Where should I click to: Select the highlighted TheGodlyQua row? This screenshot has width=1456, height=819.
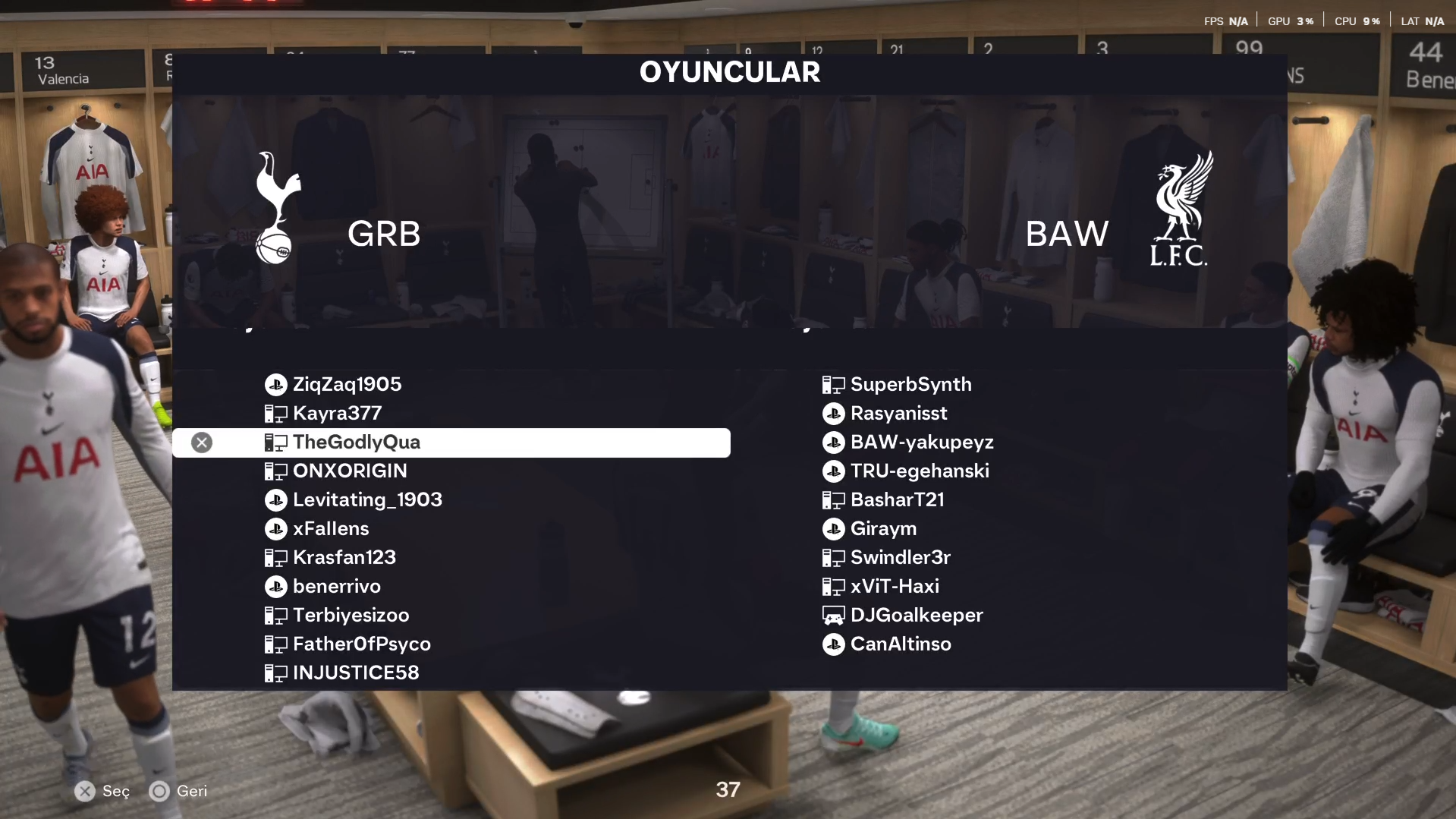pyautogui.click(x=451, y=443)
